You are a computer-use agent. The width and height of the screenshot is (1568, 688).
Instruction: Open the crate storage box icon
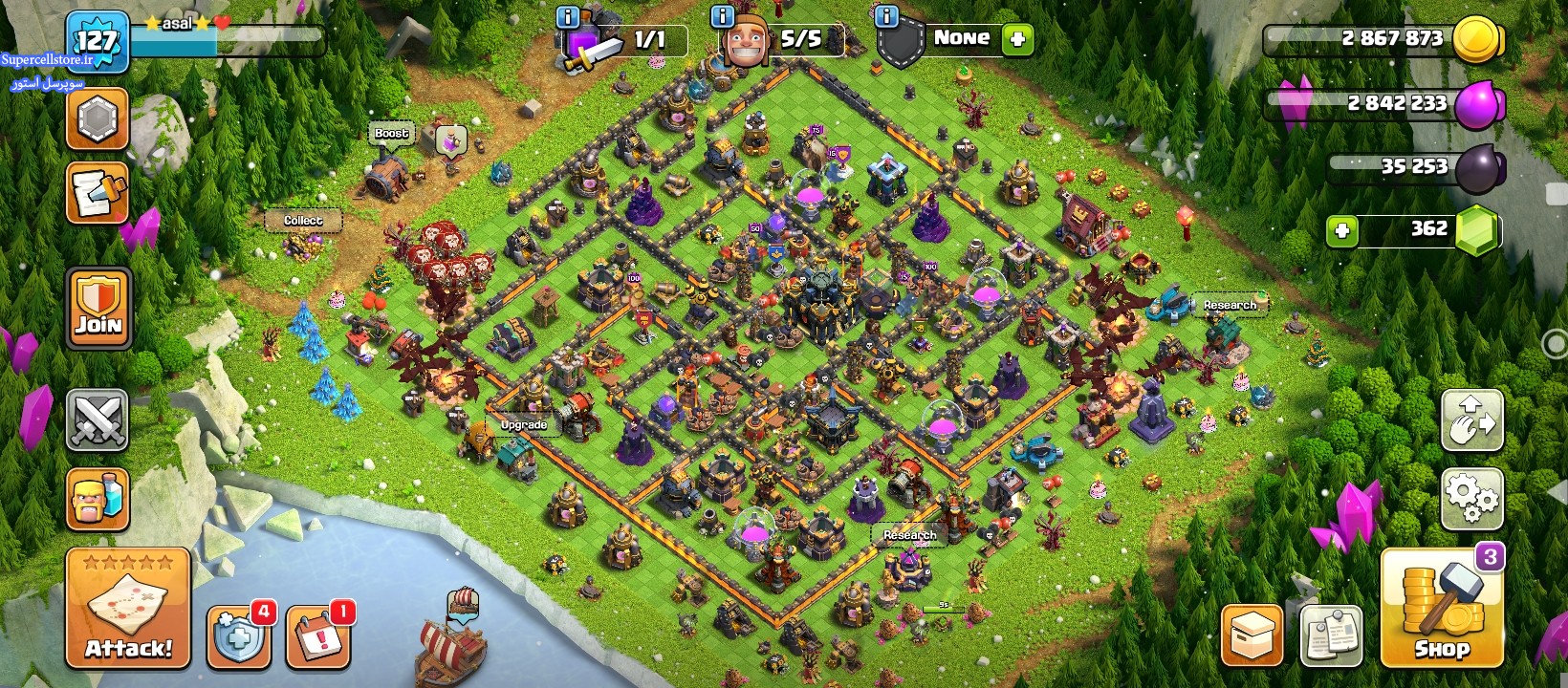click(x=1252, y=635)
